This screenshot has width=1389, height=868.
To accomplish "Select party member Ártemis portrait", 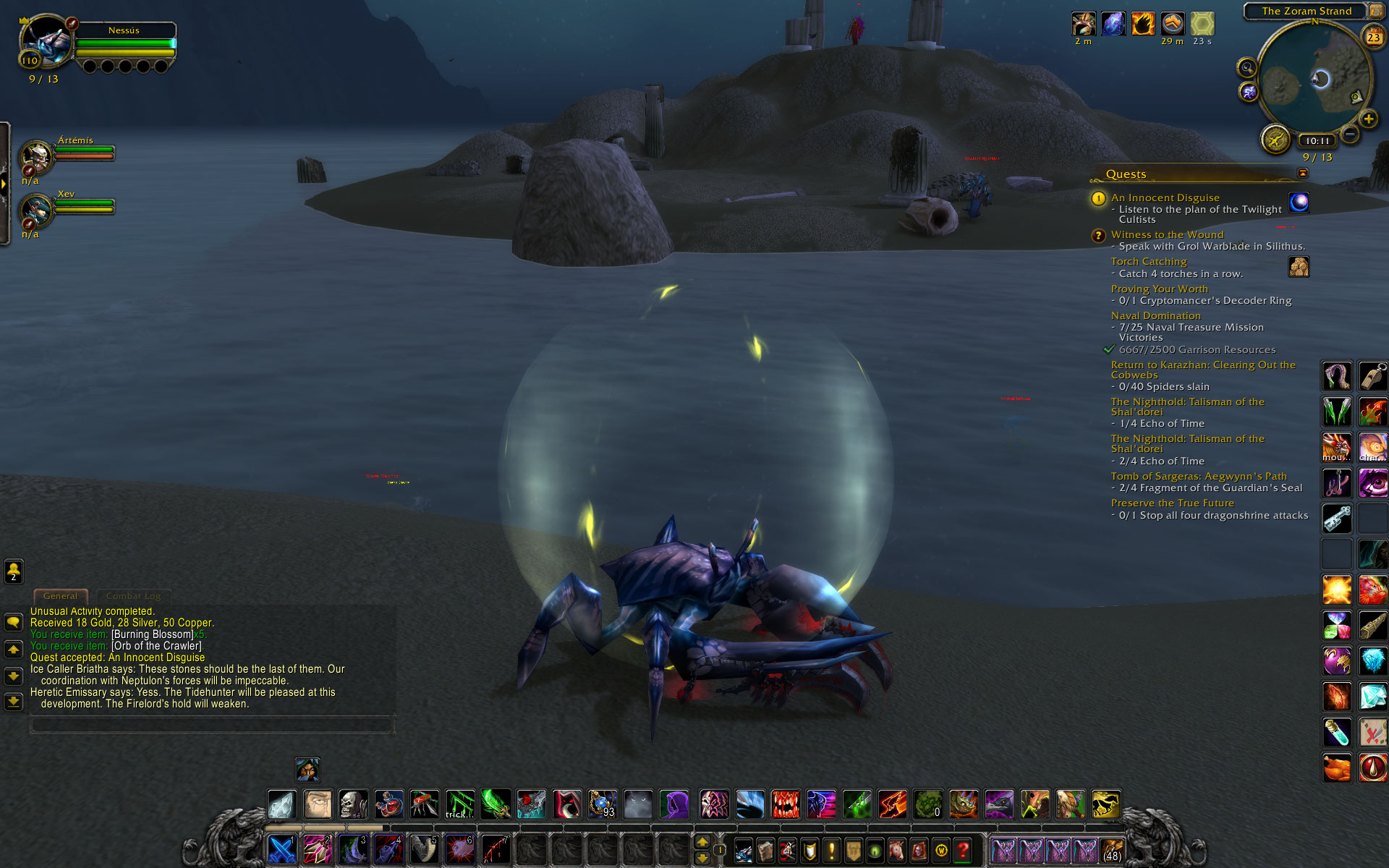I will 35,156.
